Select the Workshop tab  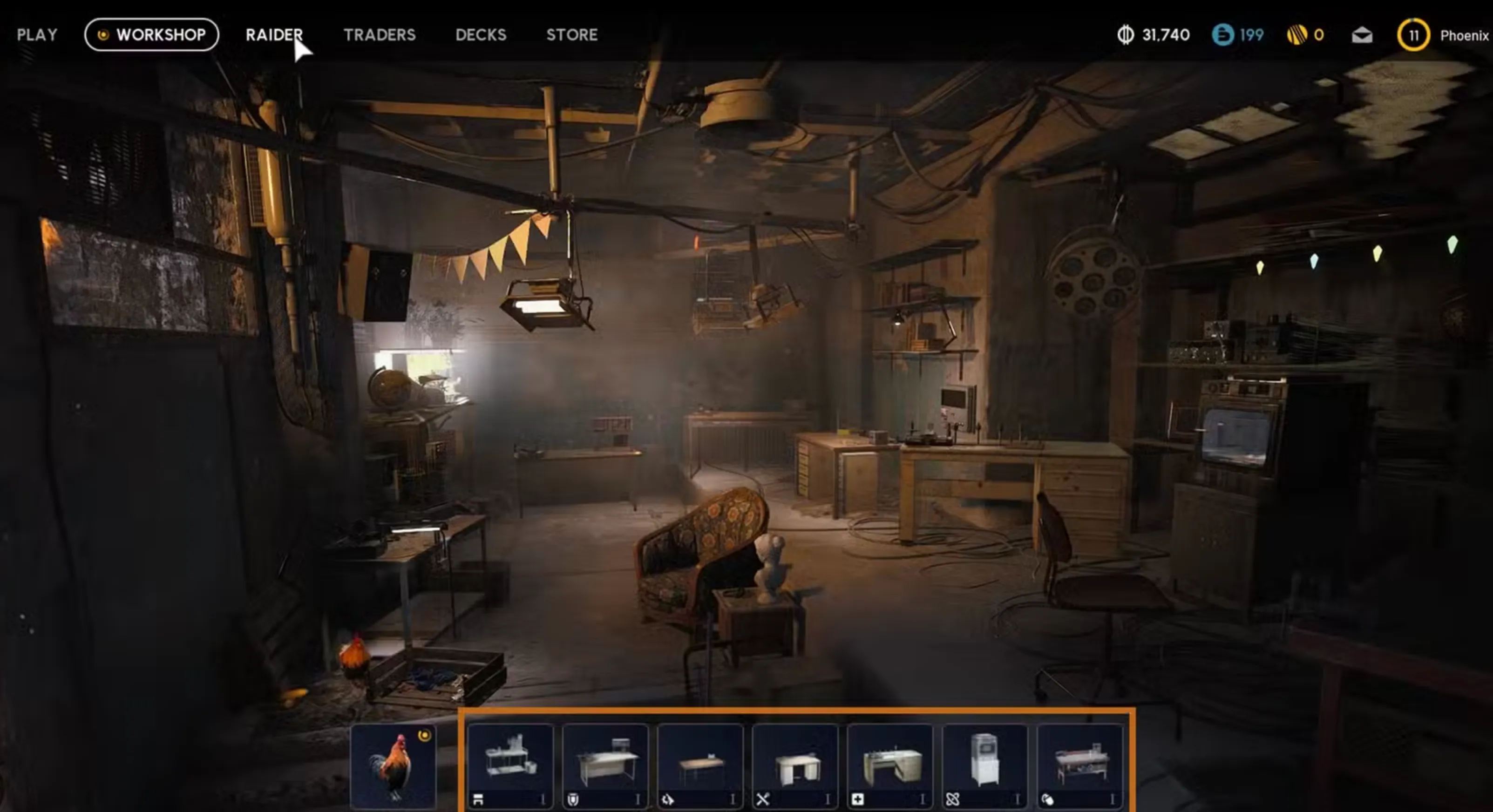click(x=152, y=35)
